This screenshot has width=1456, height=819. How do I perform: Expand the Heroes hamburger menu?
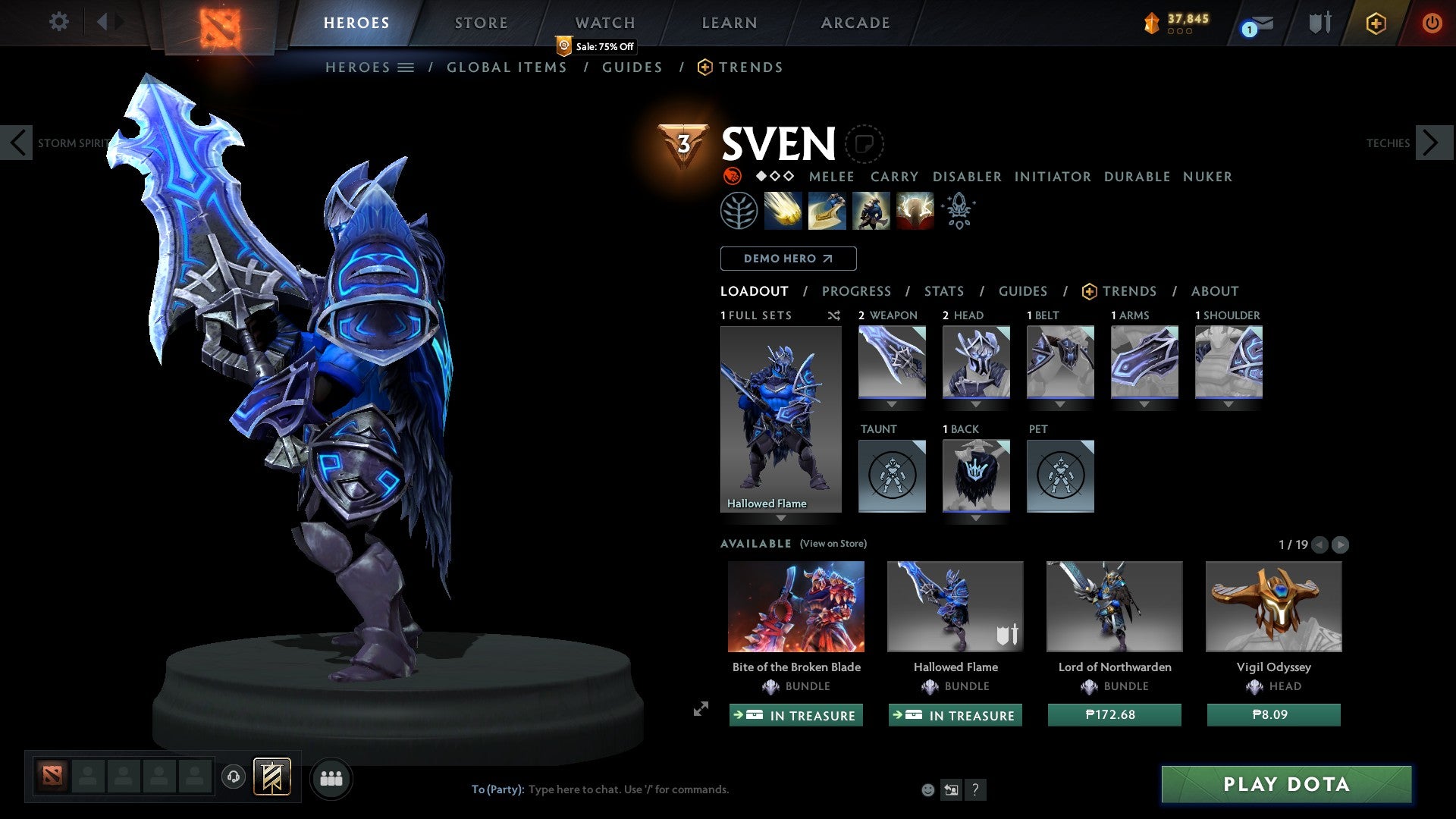[406, 67]
